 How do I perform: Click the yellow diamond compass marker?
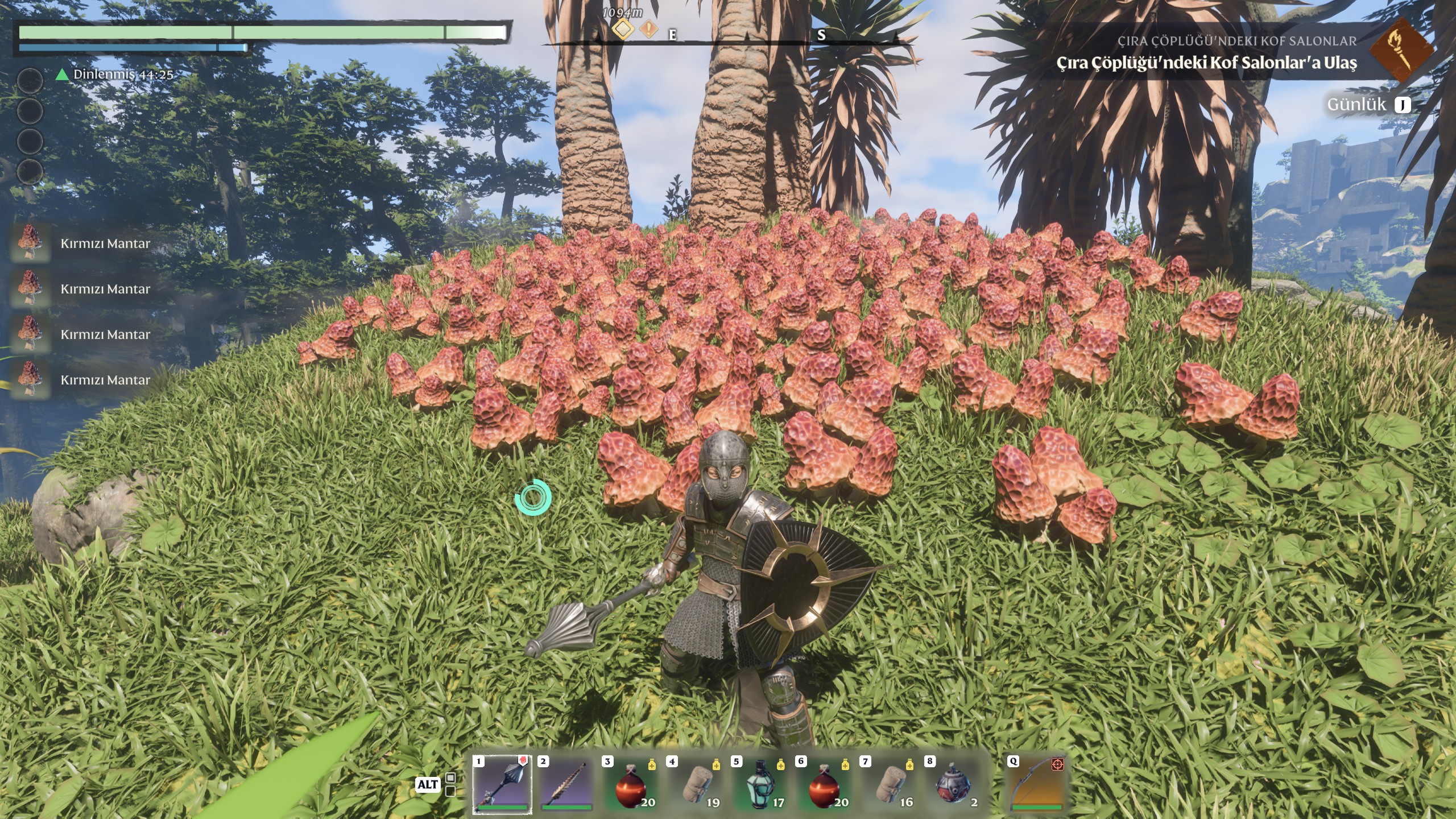[623, 28]
